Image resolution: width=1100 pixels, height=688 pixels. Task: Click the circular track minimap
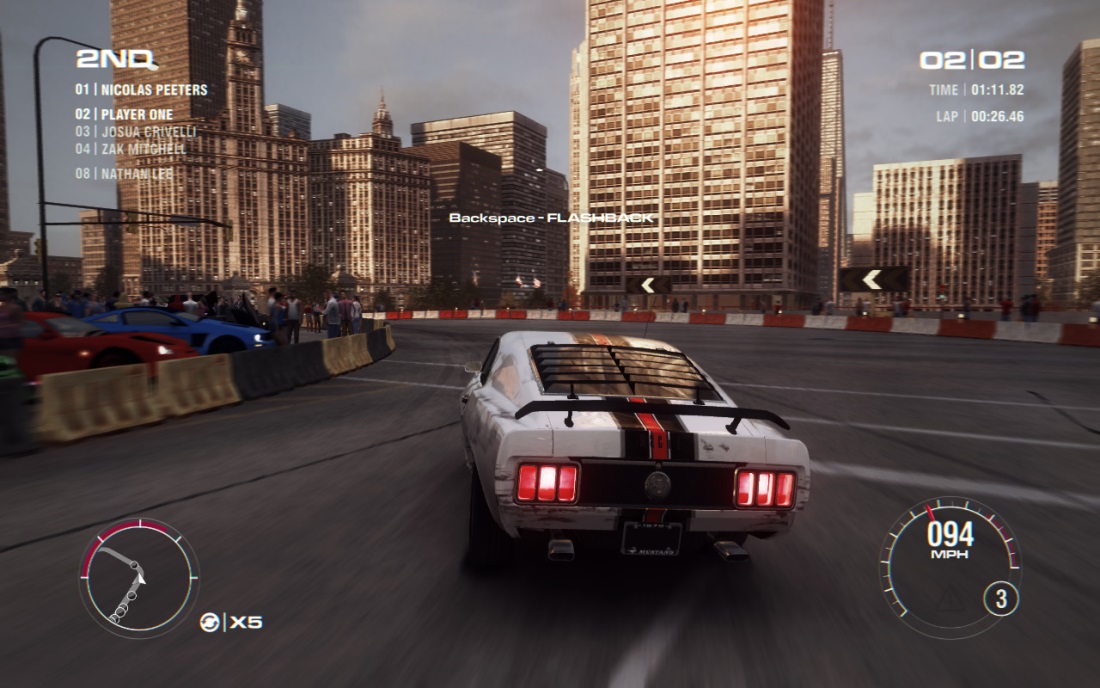138,578
